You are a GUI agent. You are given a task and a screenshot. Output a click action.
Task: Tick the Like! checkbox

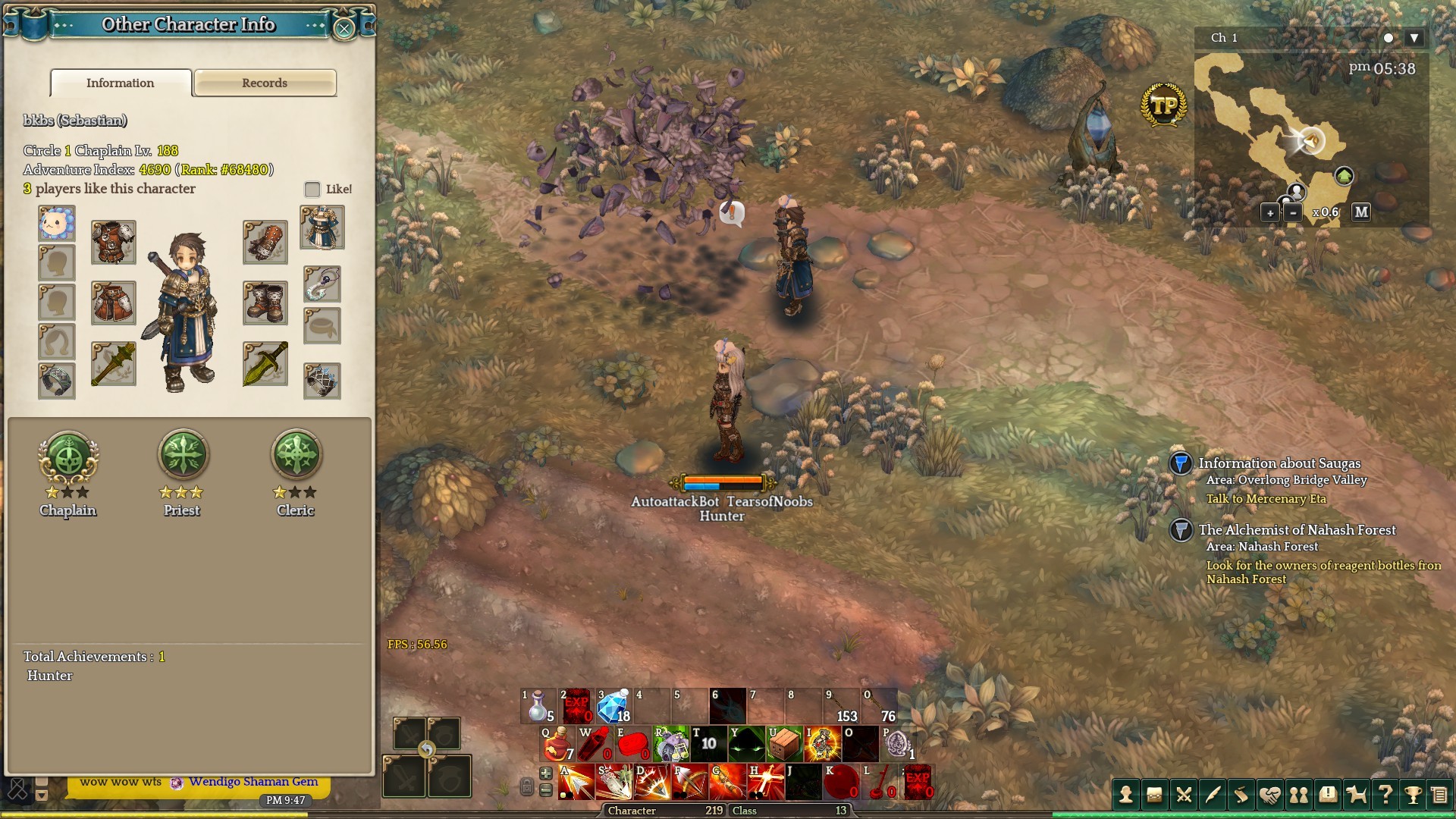(x=312, y=189)
